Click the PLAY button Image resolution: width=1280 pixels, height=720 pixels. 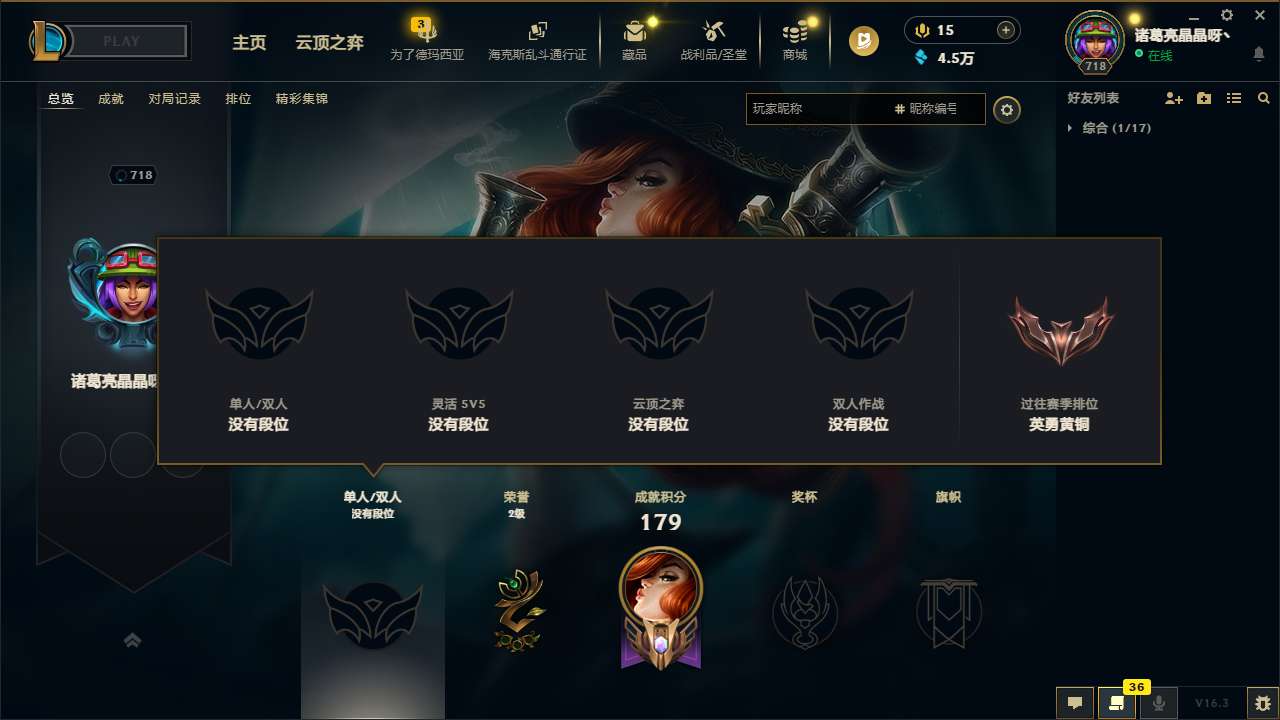[x=120, y=41]
